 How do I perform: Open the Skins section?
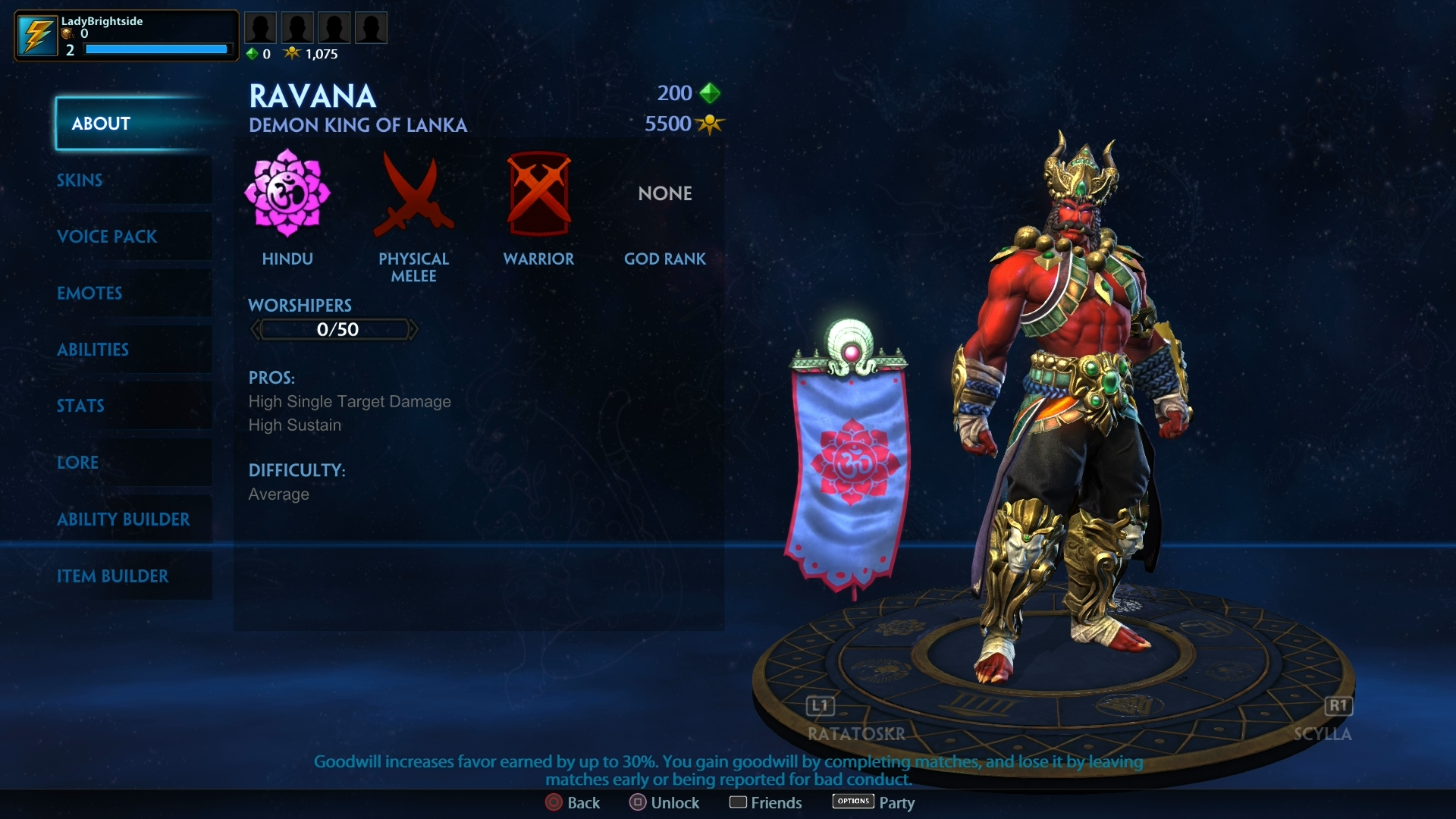[80, 180]
